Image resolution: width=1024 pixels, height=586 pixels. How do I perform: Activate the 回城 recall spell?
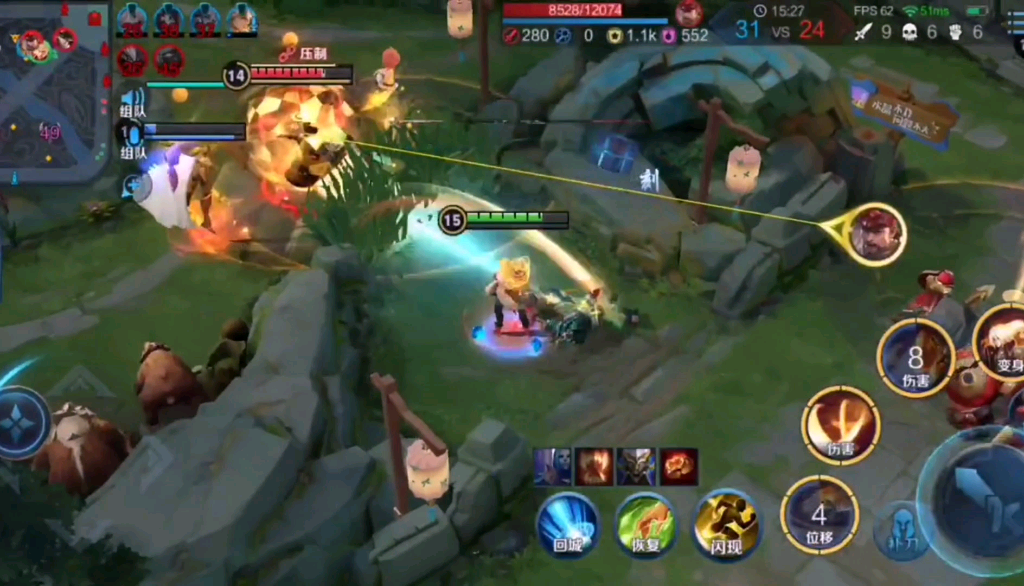[x=567, y=523]
